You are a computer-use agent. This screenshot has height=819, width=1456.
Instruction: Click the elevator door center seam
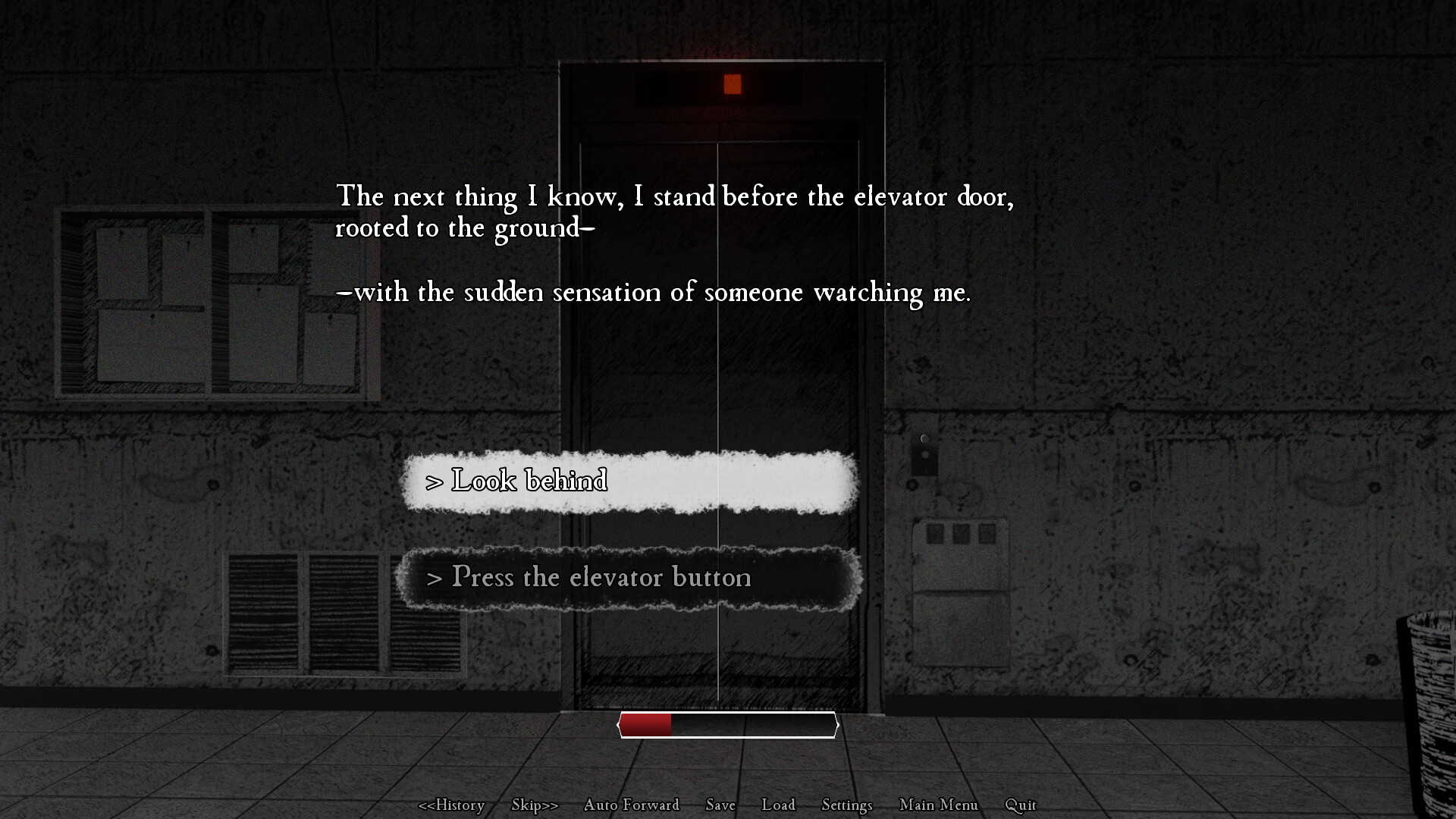pyautogui.click(x=717, y=379)
